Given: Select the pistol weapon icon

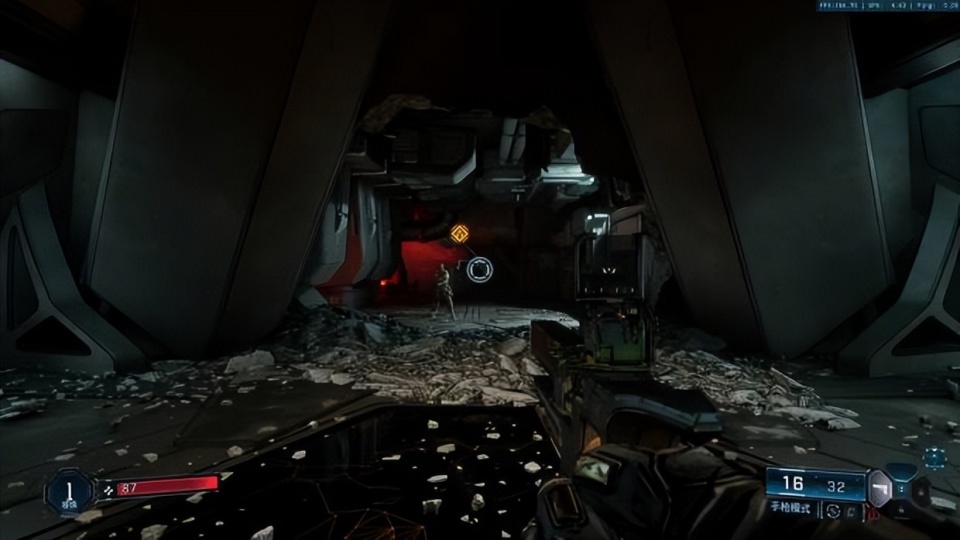Looking at the screenshot, I should click(x=880, y=487).
